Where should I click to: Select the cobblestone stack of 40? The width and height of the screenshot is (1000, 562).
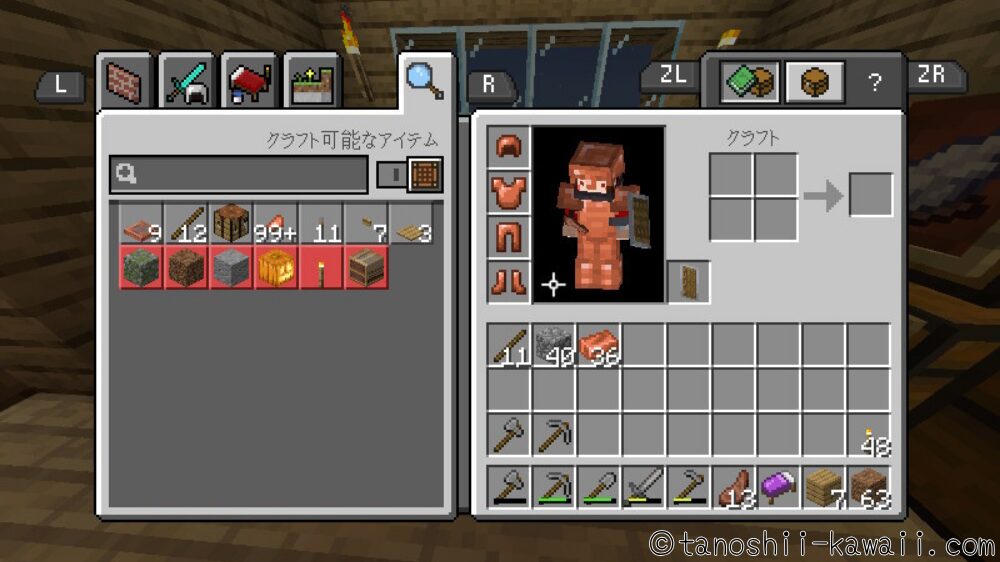(x=553, y=345)
